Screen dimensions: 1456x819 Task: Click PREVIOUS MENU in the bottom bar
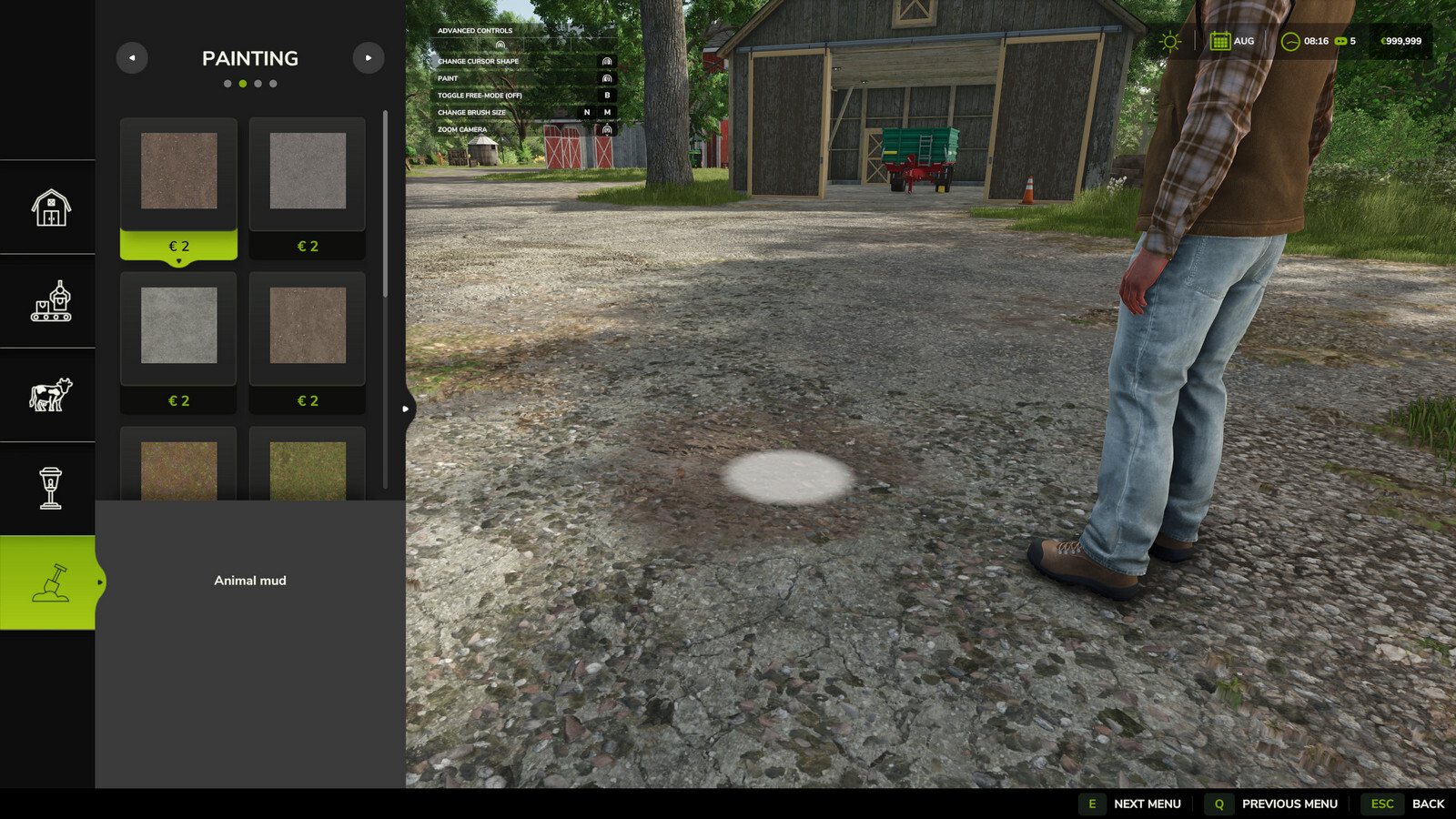coord(1289,804)
